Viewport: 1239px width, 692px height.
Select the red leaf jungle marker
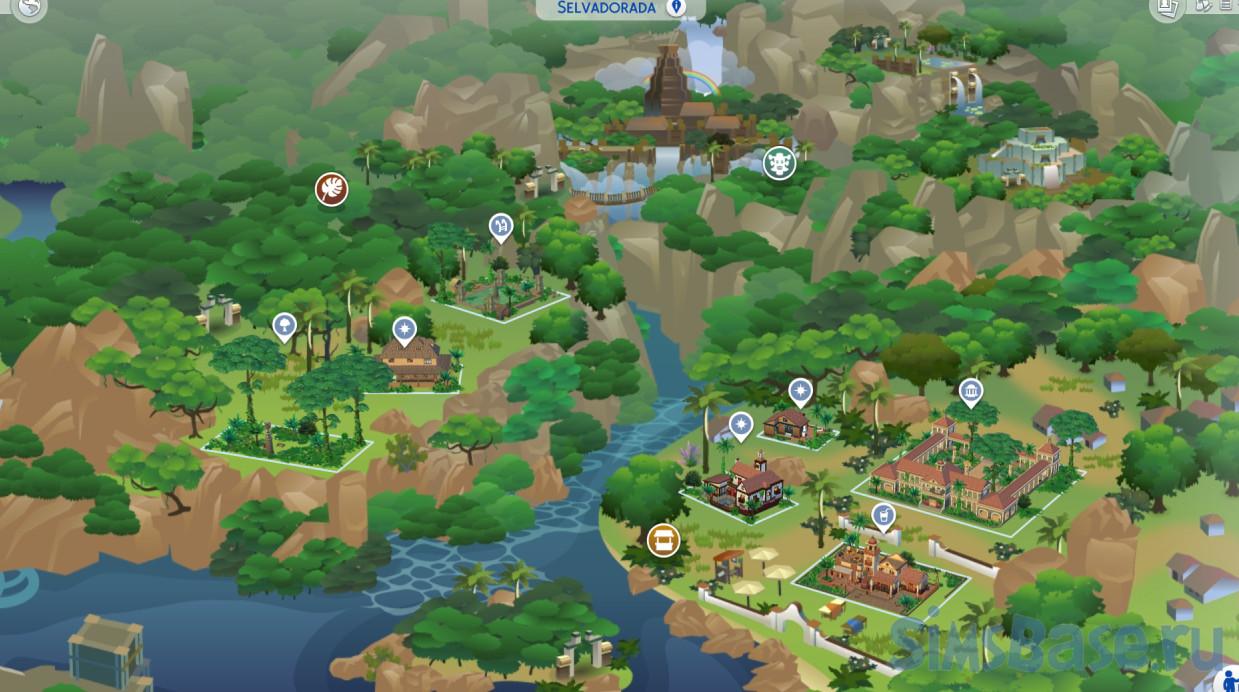(x=331, y=188)
